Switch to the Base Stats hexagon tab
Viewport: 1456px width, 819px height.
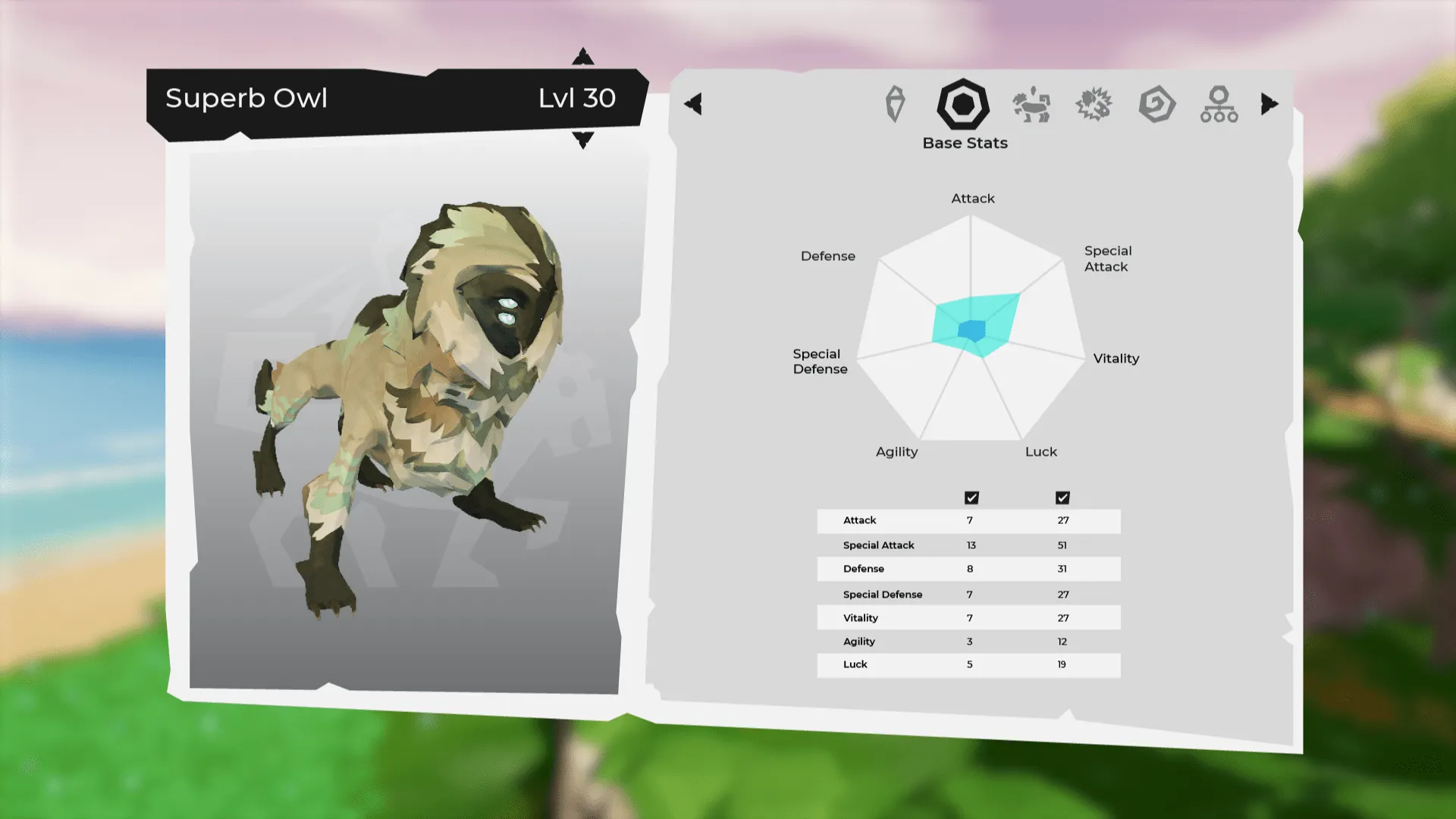(x=963, y=105)
